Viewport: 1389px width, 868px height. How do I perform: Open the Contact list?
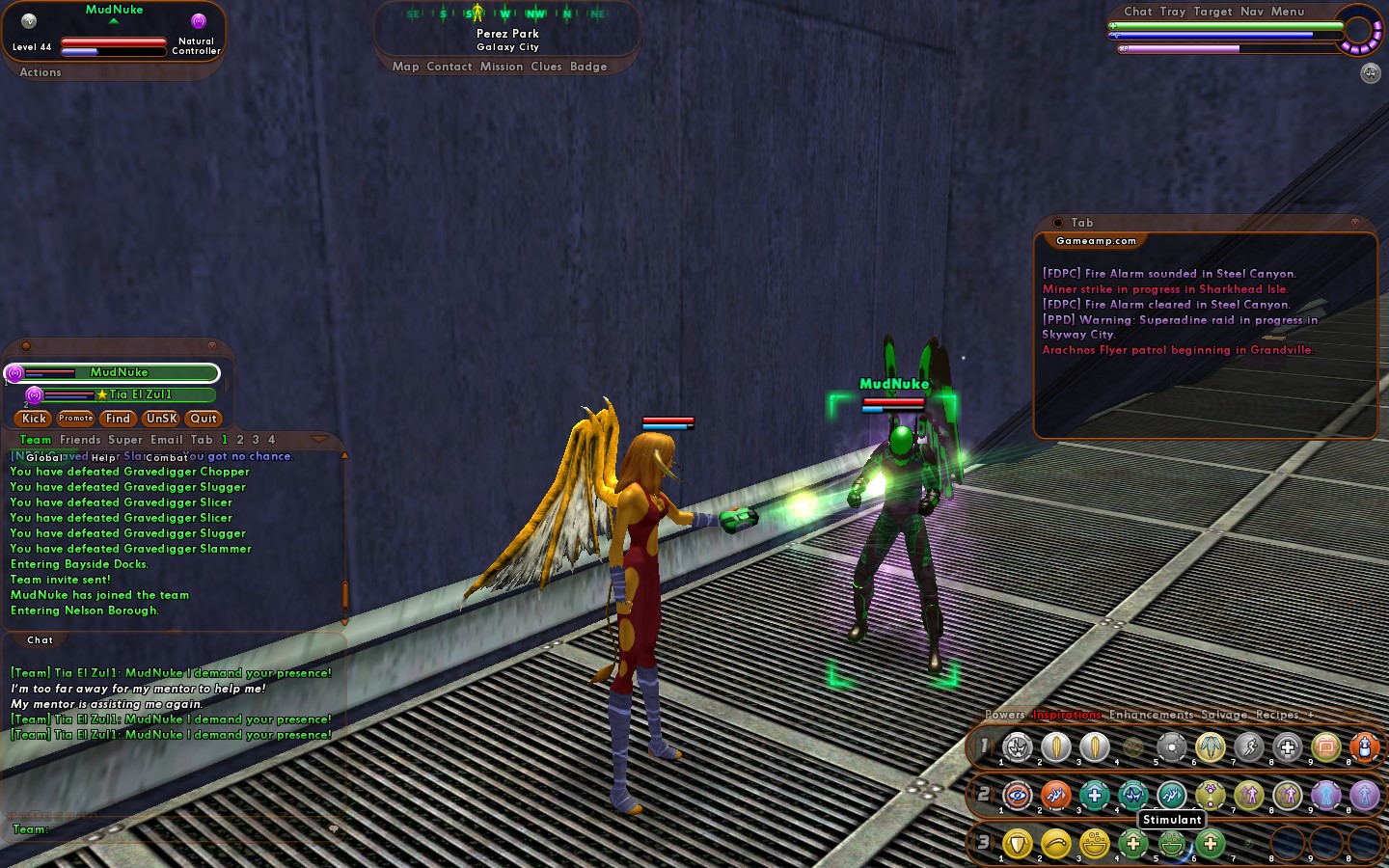tap(449, 67)
